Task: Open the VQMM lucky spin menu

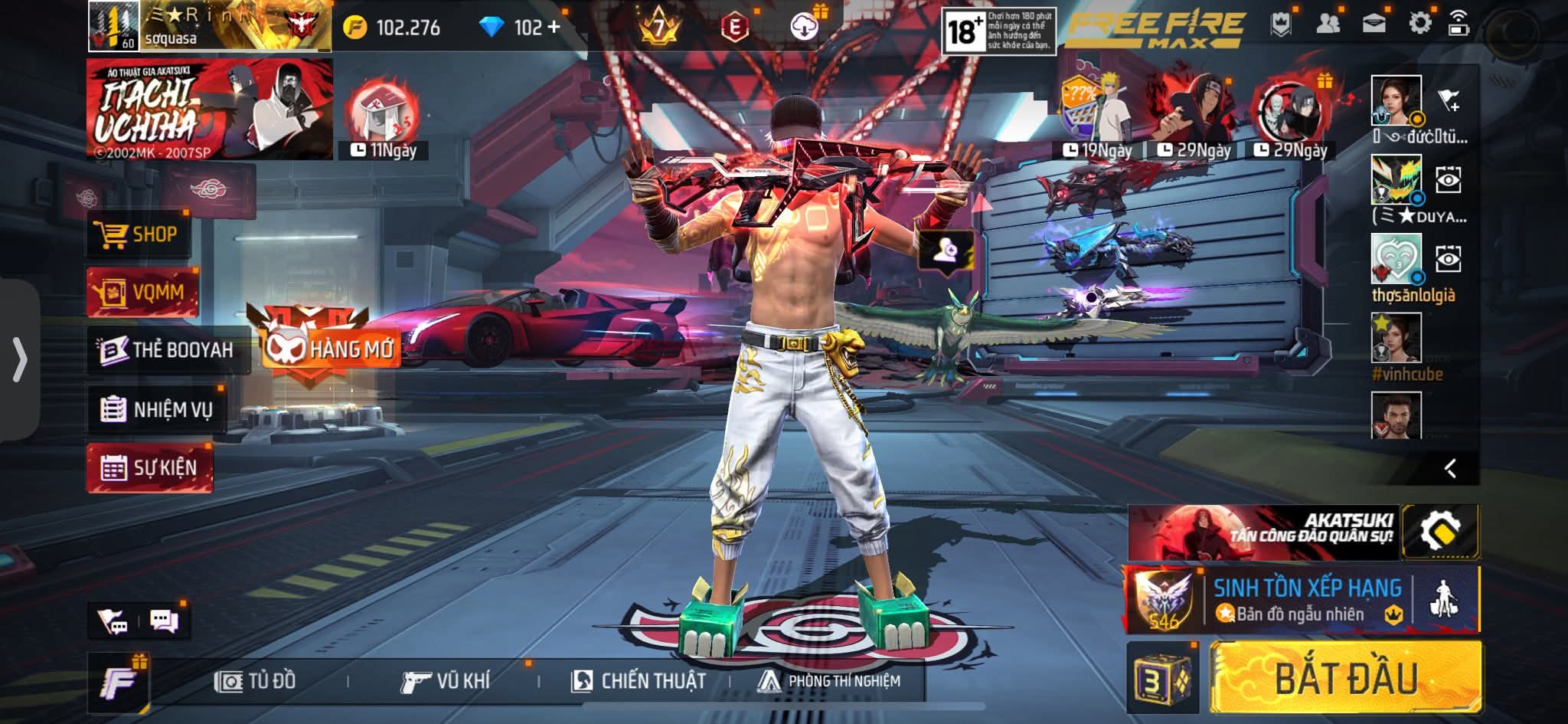Action: [142, 292]
